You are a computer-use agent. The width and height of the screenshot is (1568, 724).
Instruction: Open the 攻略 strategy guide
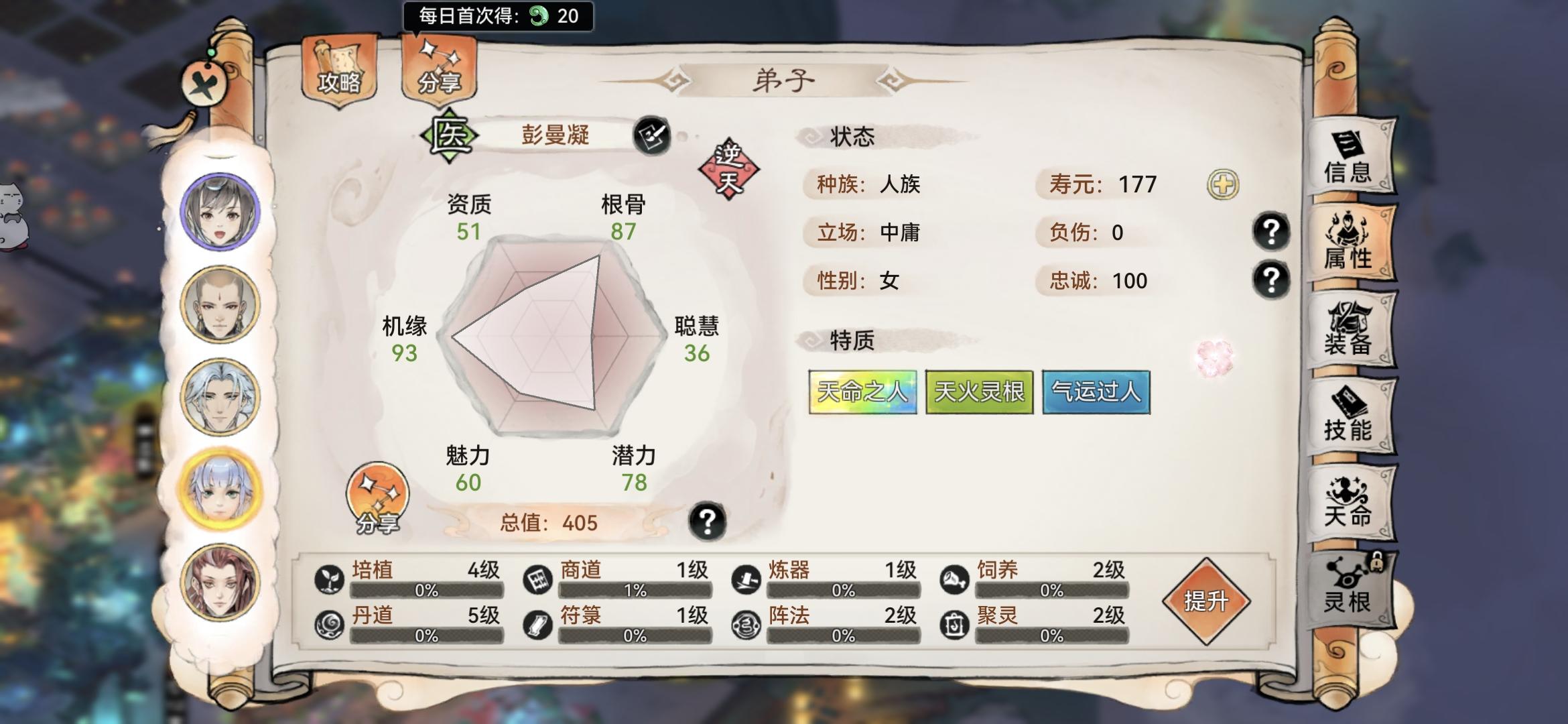339,70
